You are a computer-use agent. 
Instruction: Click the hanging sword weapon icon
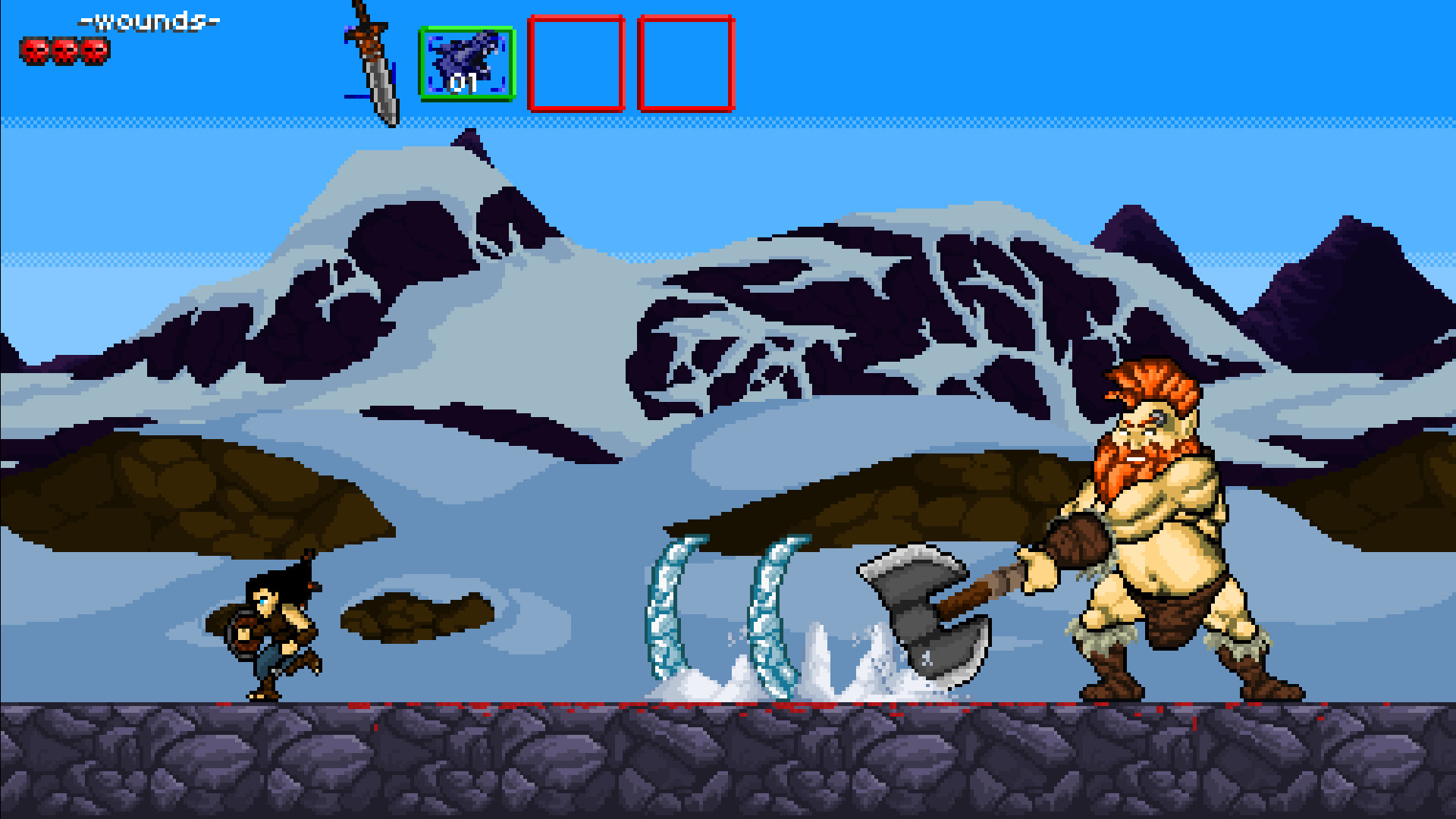click(372, 64)
